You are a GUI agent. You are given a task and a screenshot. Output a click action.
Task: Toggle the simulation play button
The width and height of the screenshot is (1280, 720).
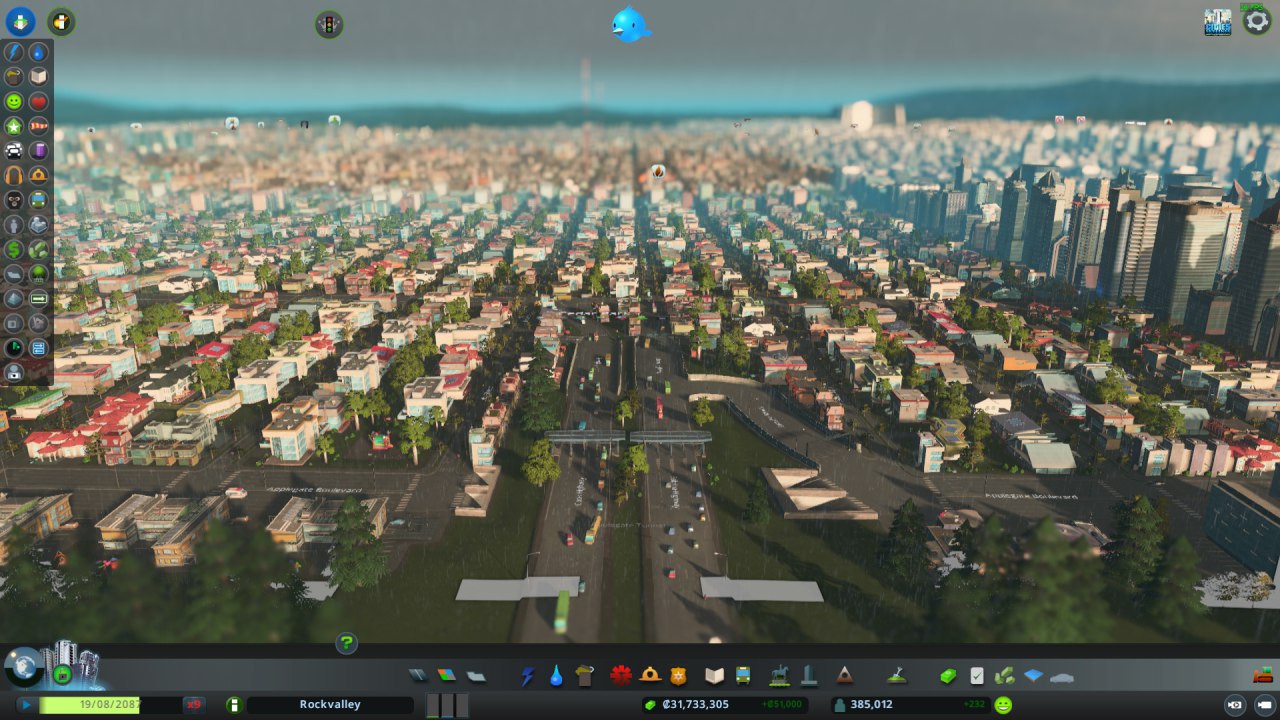(x=25, y=705)
